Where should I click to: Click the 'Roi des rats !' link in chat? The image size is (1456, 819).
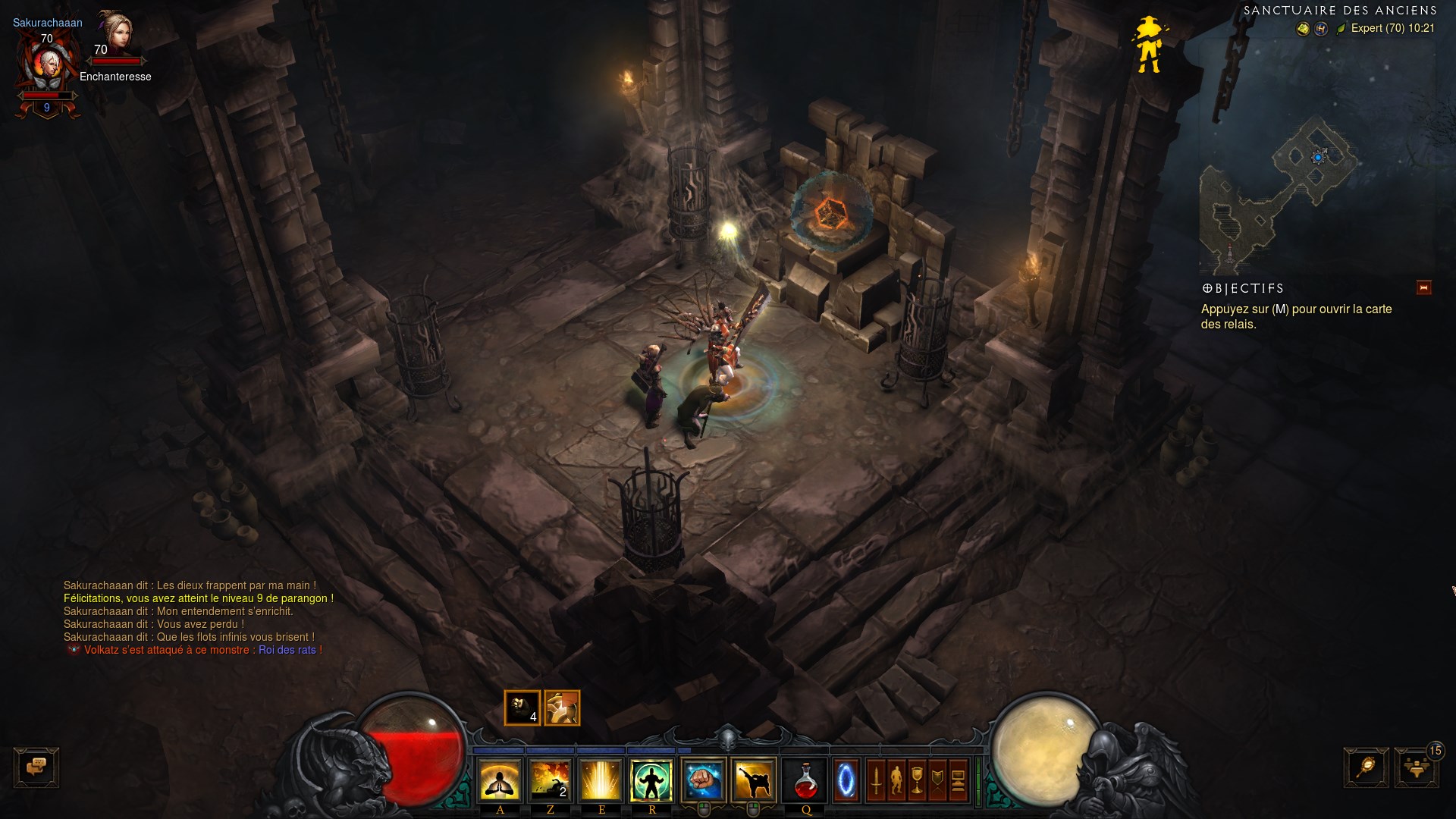[x=289, y=650]
